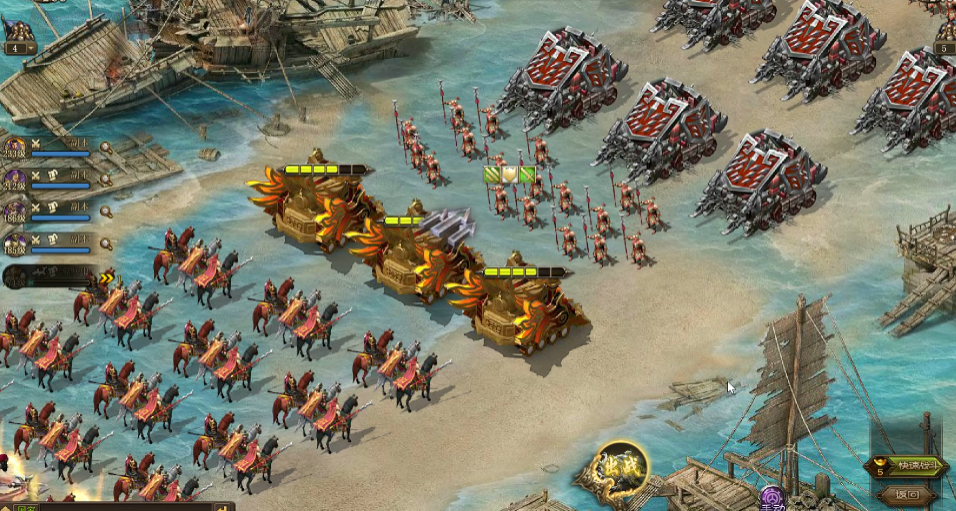Screen dimensions: 956x511
Task: Go back using the 返回 button
Action: (907, 494)
